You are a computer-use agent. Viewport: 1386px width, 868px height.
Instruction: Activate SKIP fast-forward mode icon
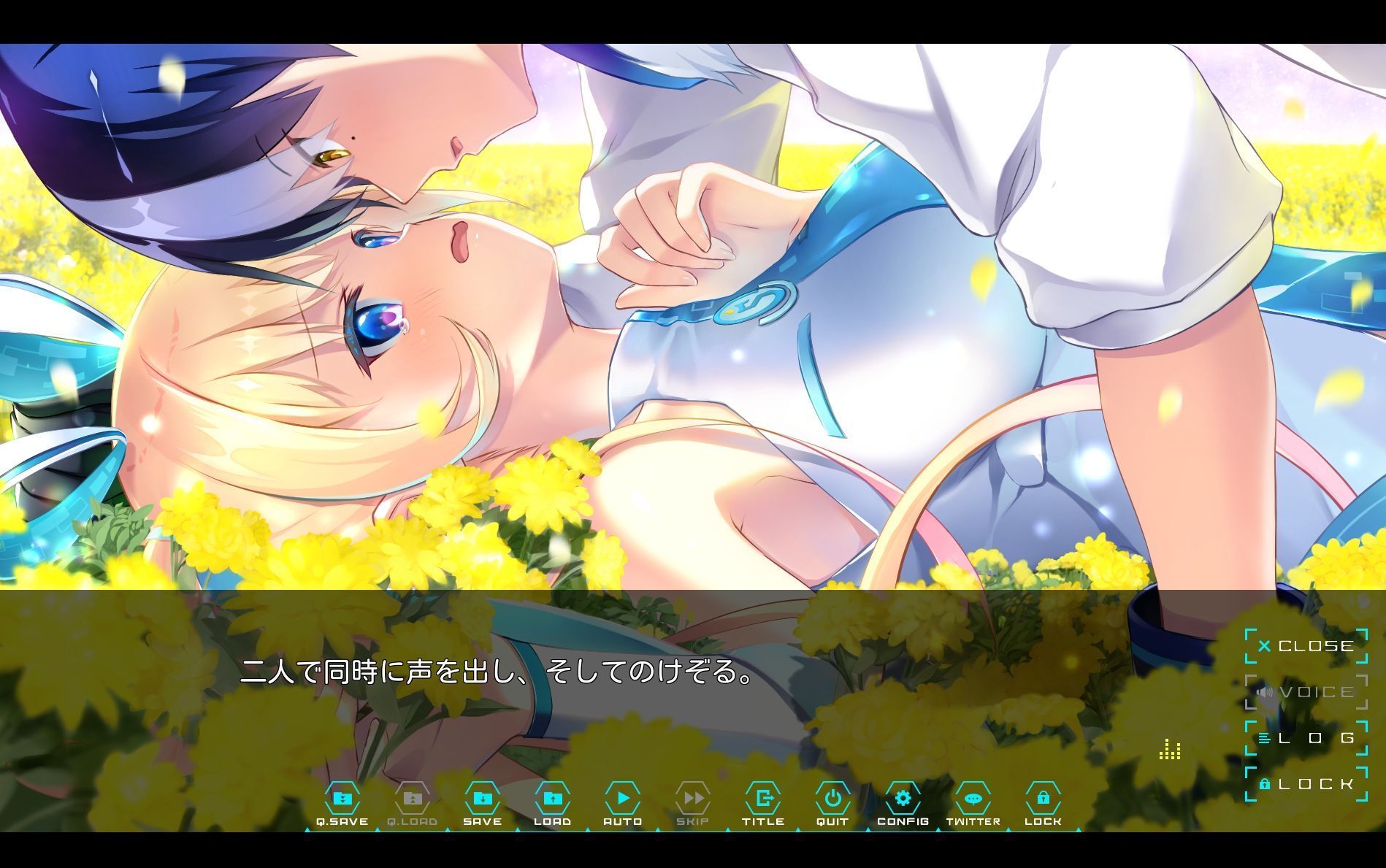694,797
